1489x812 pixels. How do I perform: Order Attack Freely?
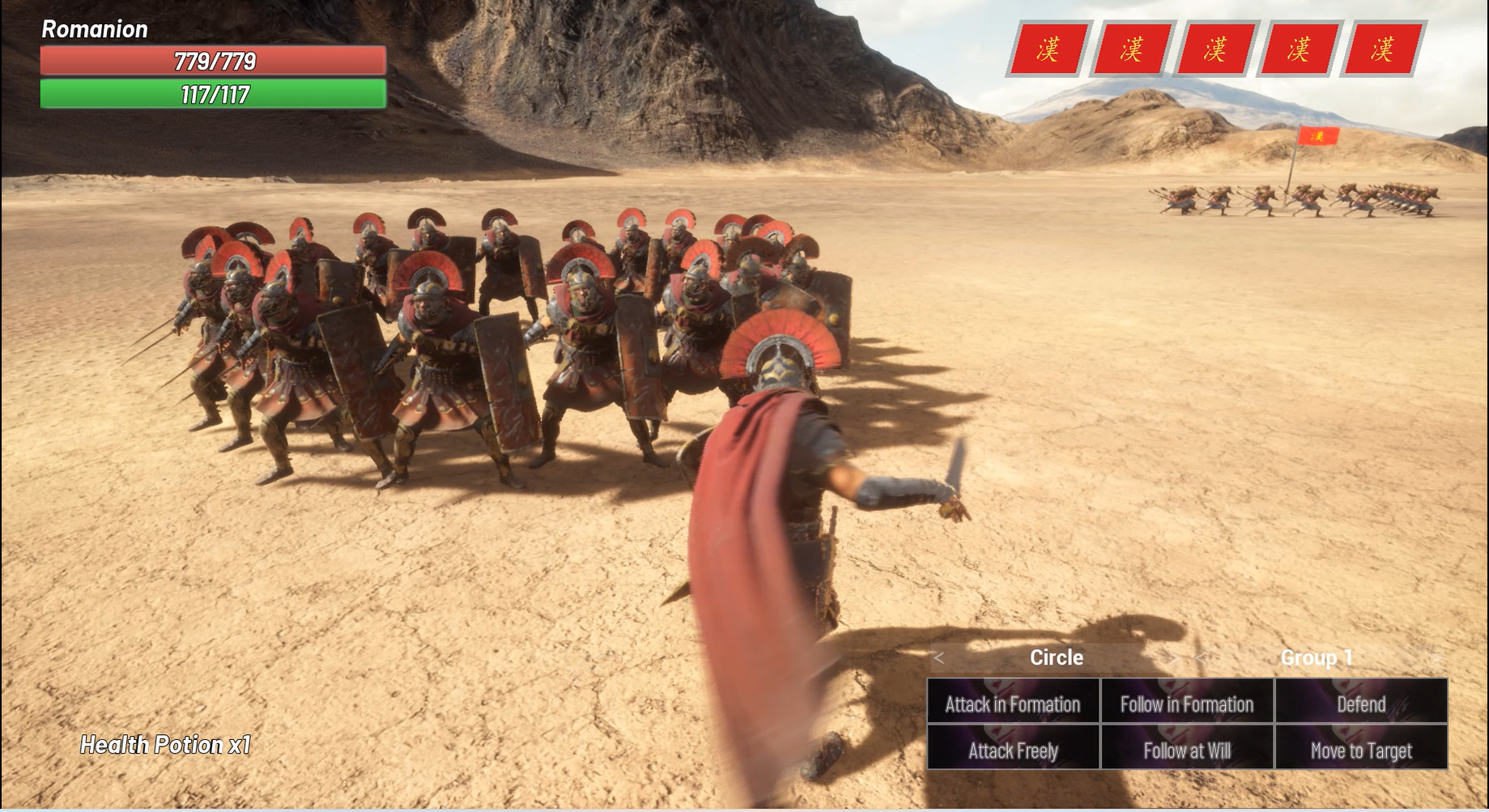point(1011,750)
